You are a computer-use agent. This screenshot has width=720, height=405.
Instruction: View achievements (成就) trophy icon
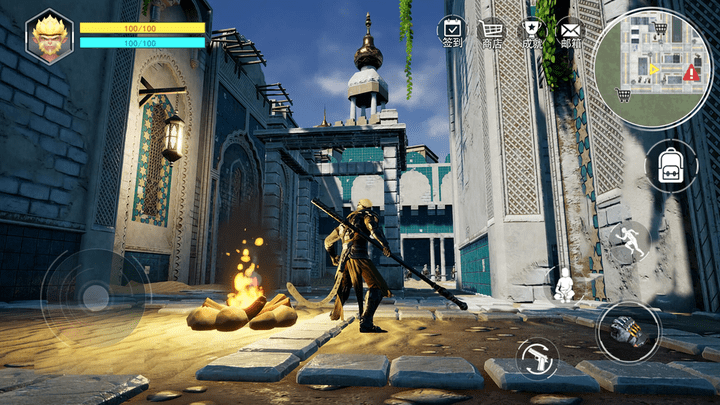tap(532, 31)
